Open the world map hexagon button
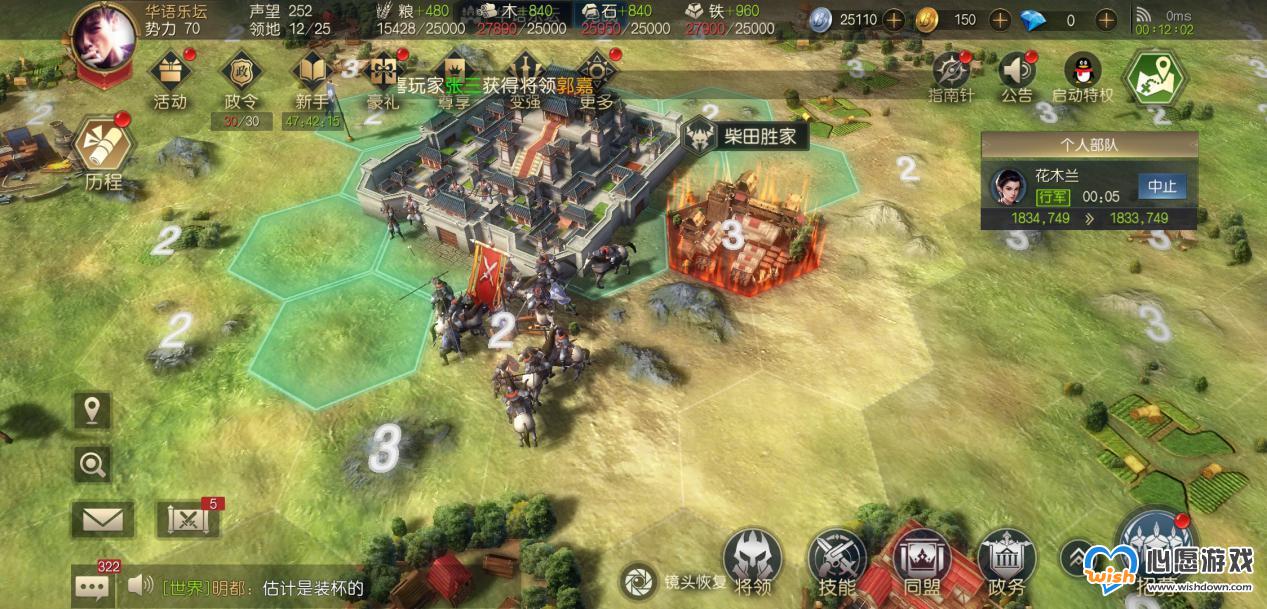Image resolution: width=1267 pixels, height=609 pixels. [1155, 76]
